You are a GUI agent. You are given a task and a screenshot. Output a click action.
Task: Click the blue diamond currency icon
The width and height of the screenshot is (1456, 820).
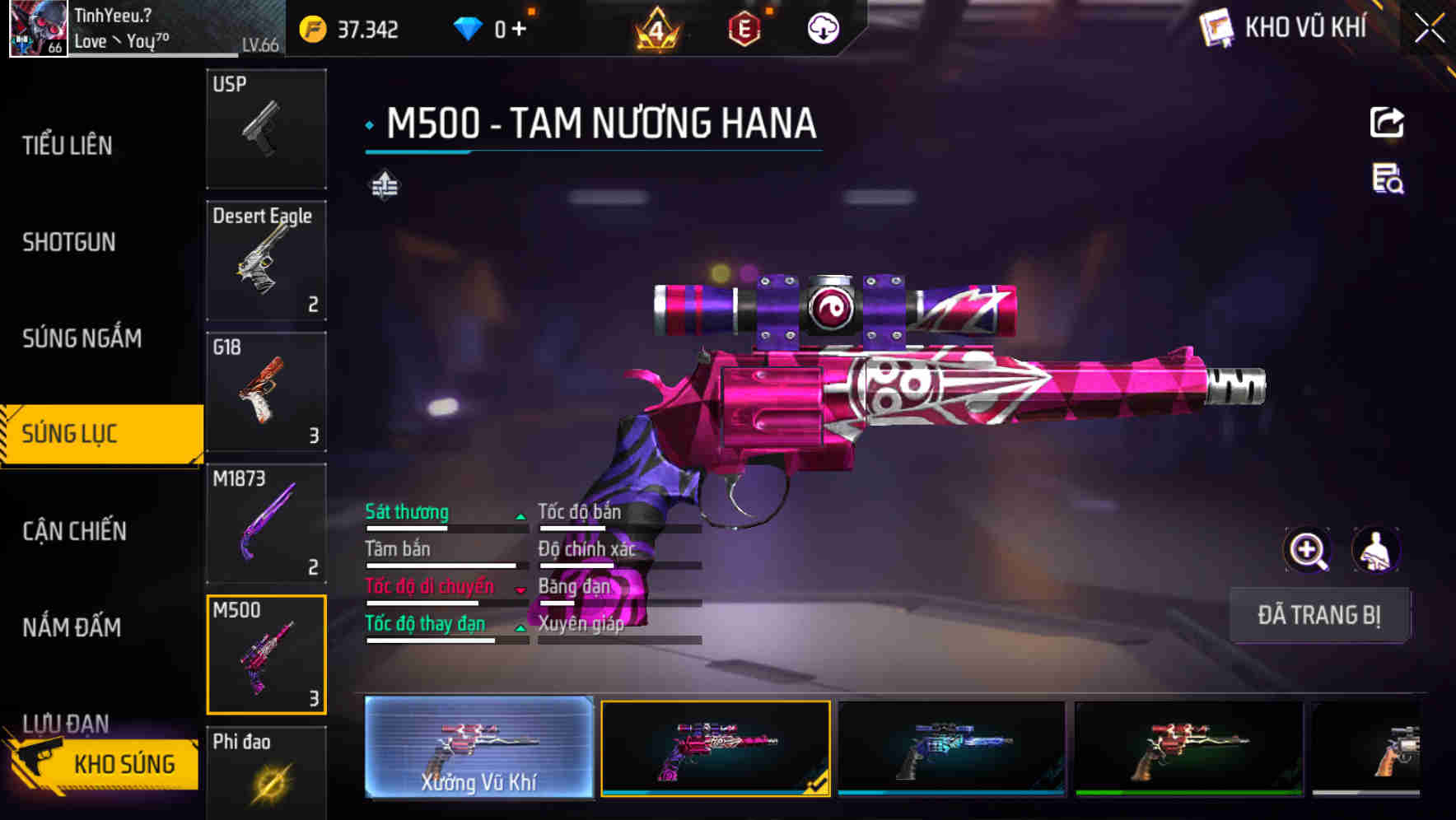click(467, 28)
